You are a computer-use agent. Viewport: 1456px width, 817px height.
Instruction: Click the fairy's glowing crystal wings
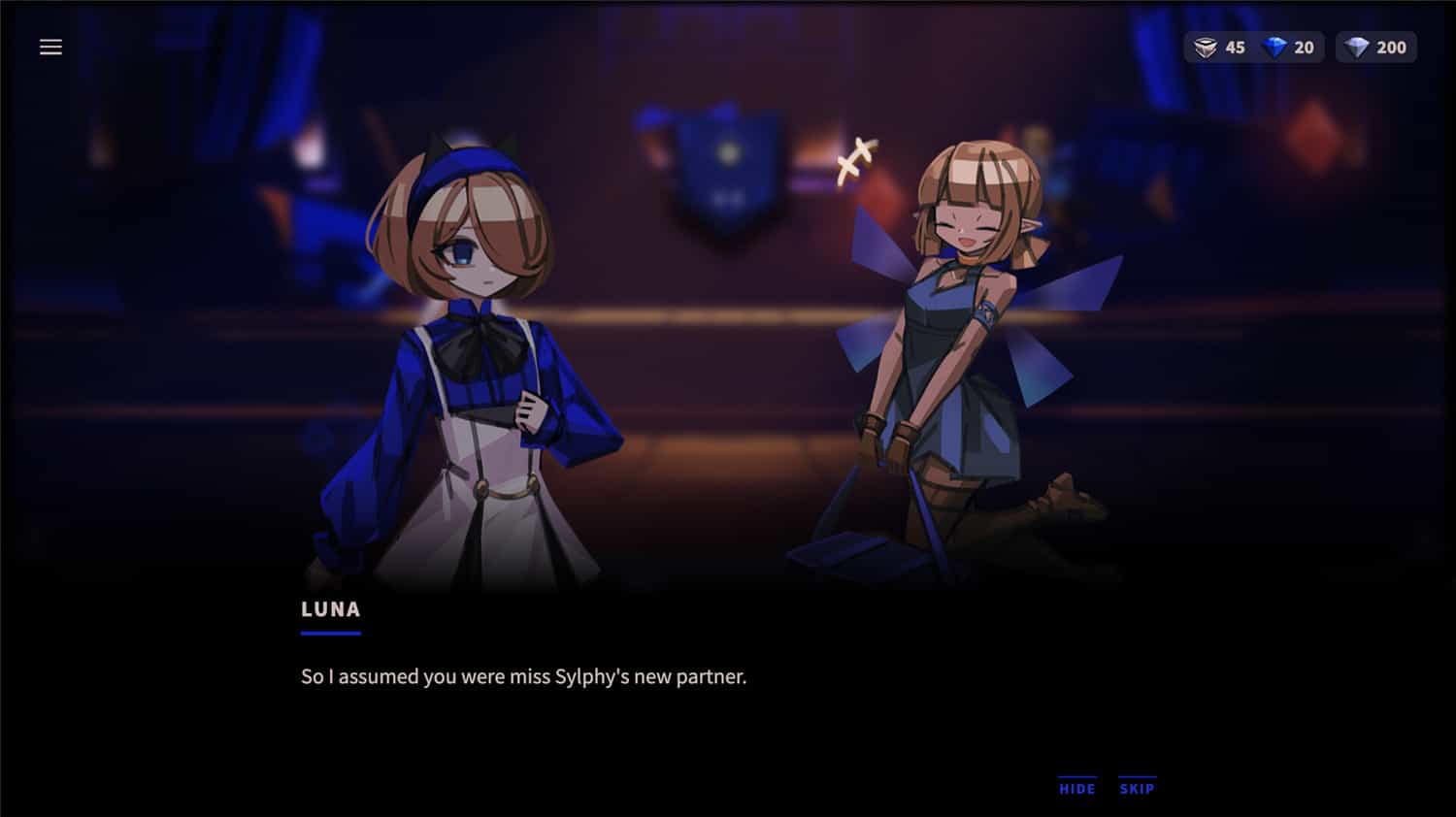coord(1058,291)
